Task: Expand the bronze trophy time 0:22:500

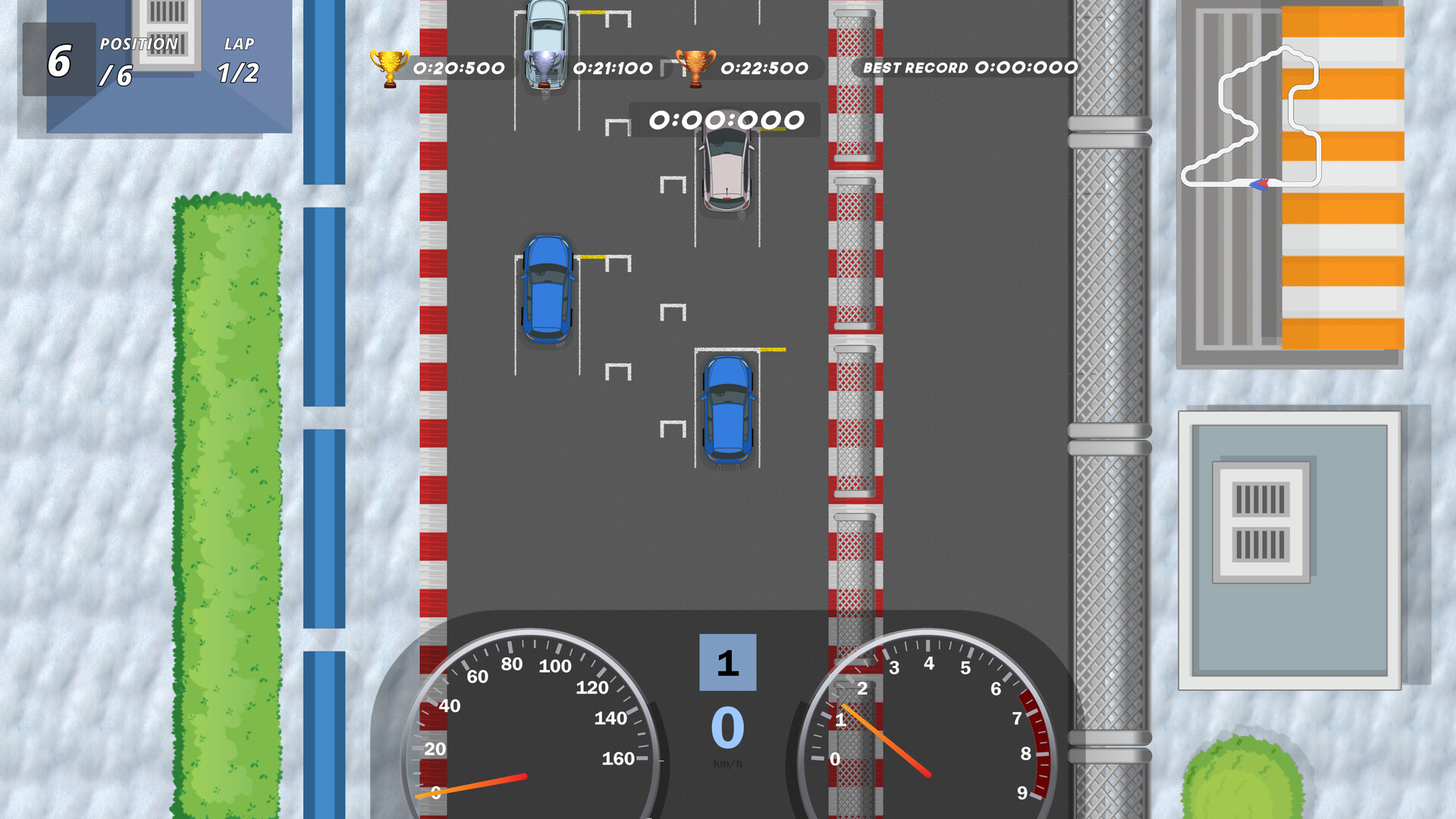Action: [766, 67]
